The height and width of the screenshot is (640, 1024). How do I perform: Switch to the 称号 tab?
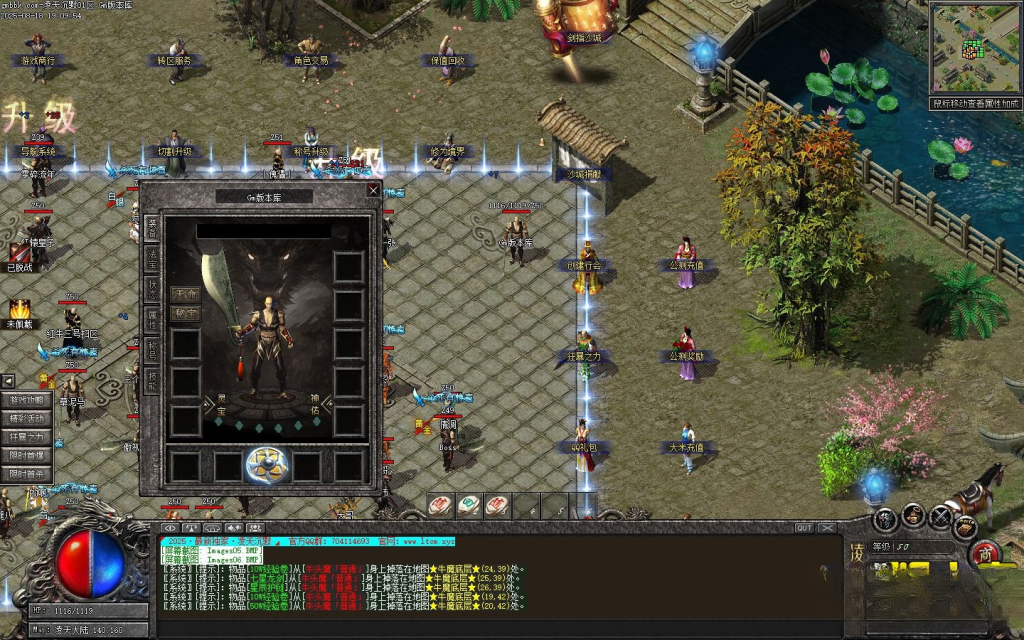click(x=152, y=350)
